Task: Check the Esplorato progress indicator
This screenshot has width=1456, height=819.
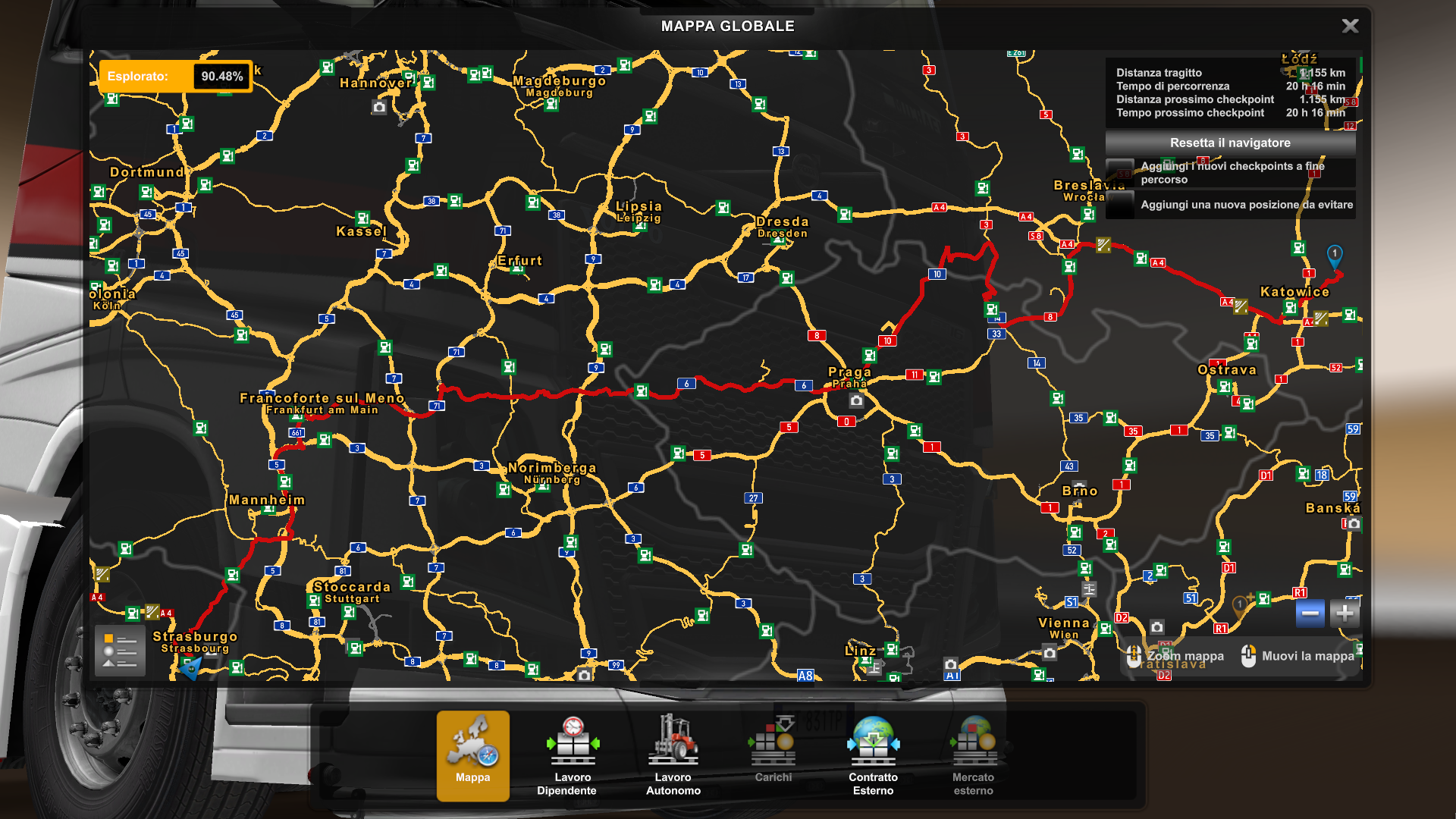Action: [174, 76]
